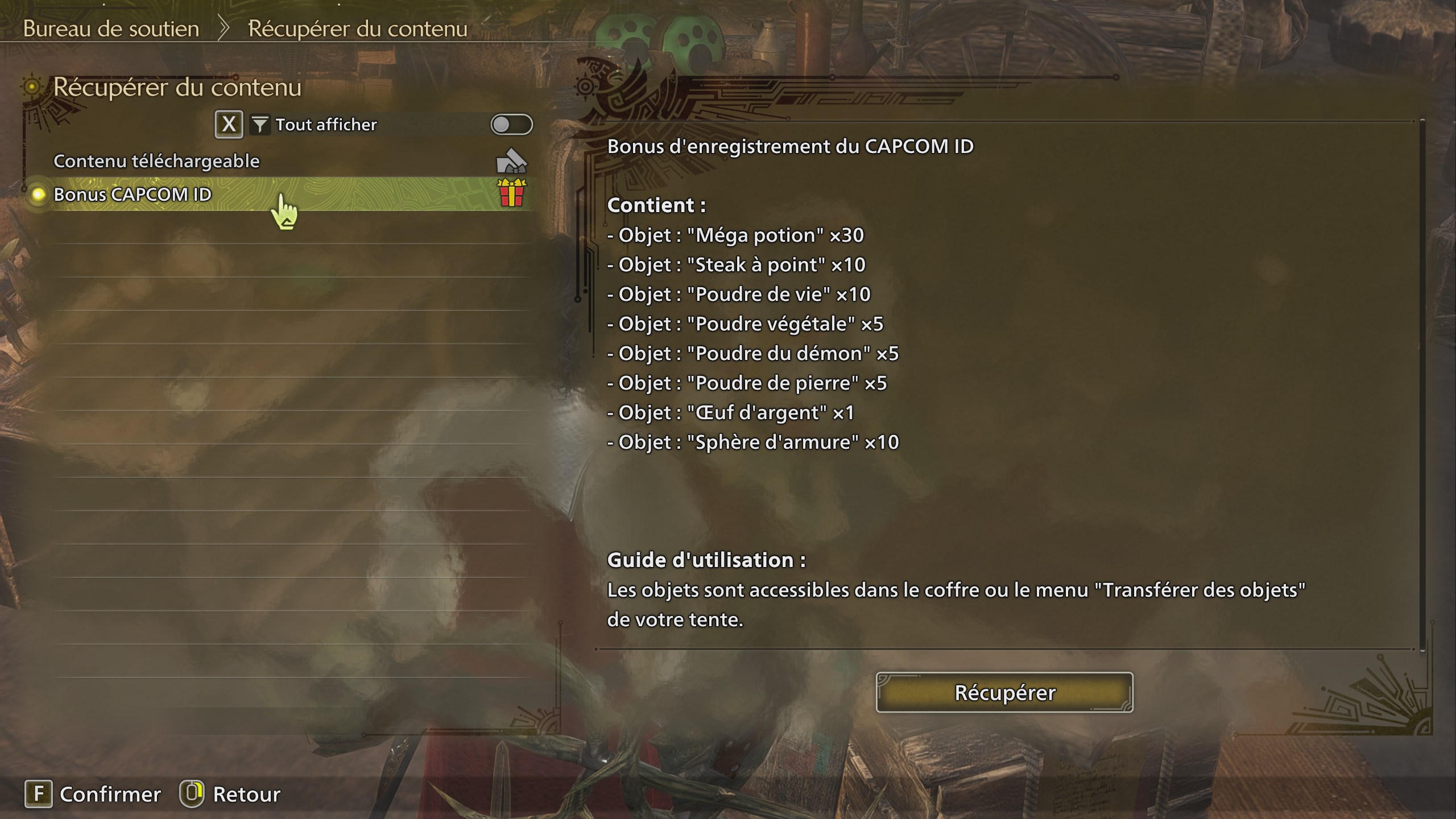This screenshot has height=819, width=1456.
Task: Click the X key badge next to the filter
Action: (x=229, y=123)
